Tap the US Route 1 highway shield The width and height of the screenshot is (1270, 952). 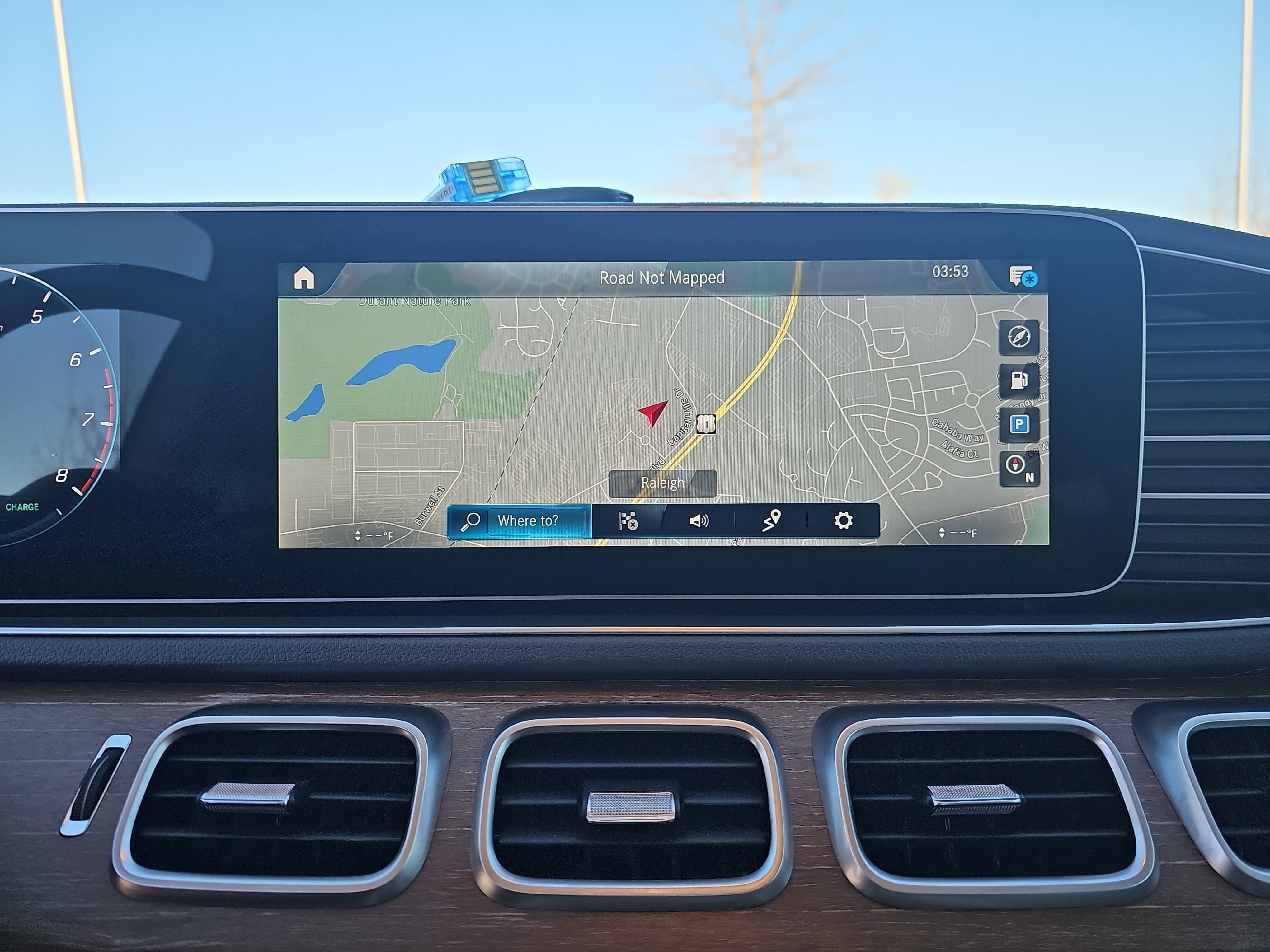tap(706, 425)
